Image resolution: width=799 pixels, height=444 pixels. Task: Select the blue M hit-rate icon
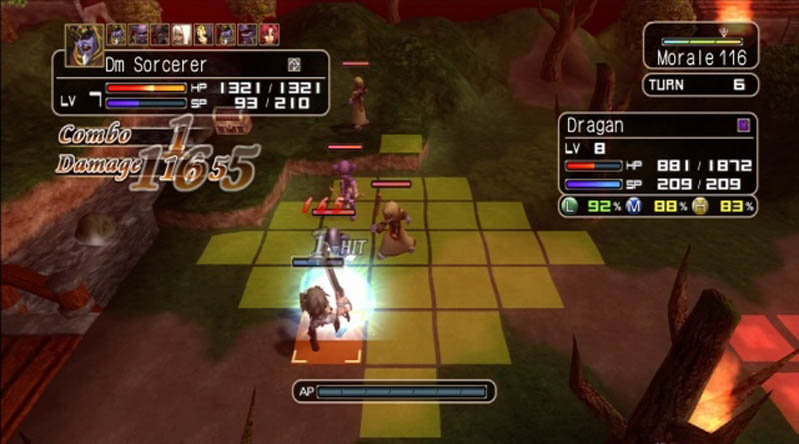[637, 206]
